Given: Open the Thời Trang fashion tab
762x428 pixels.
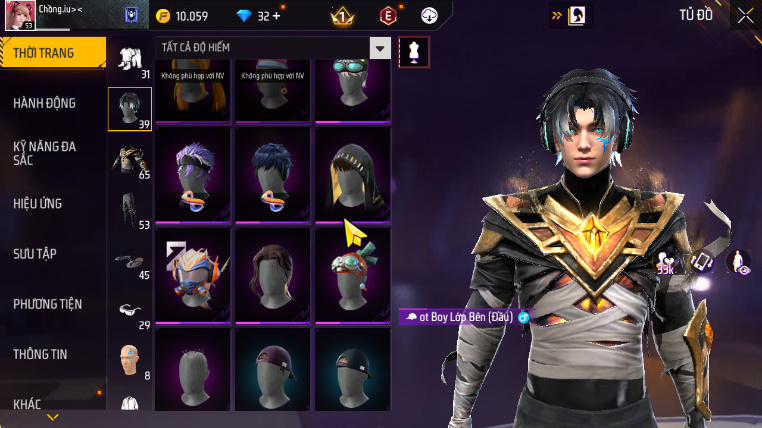Looking at the screenshot, I should coord(52,53).
